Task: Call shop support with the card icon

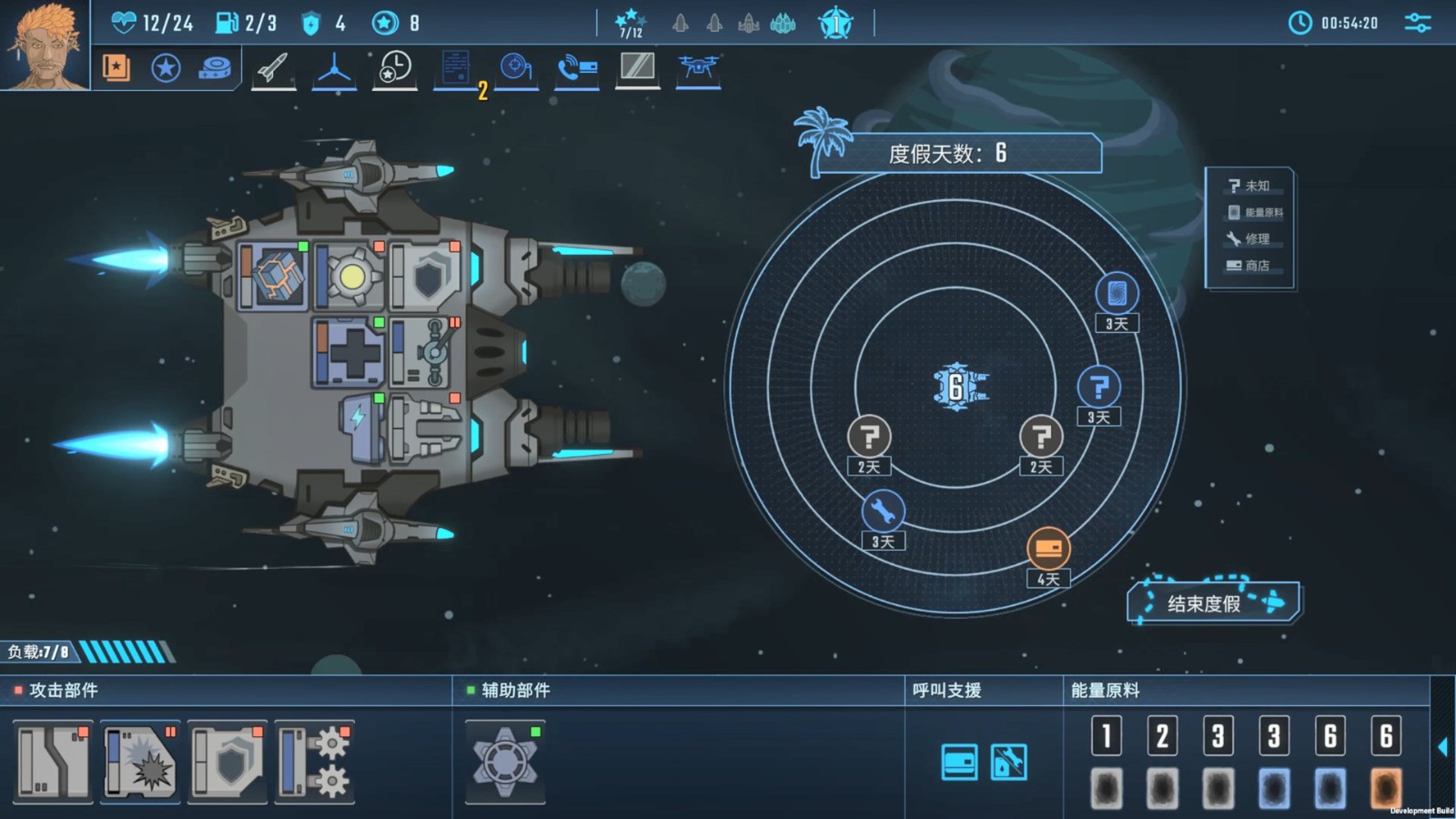Action: click(959, 763)
